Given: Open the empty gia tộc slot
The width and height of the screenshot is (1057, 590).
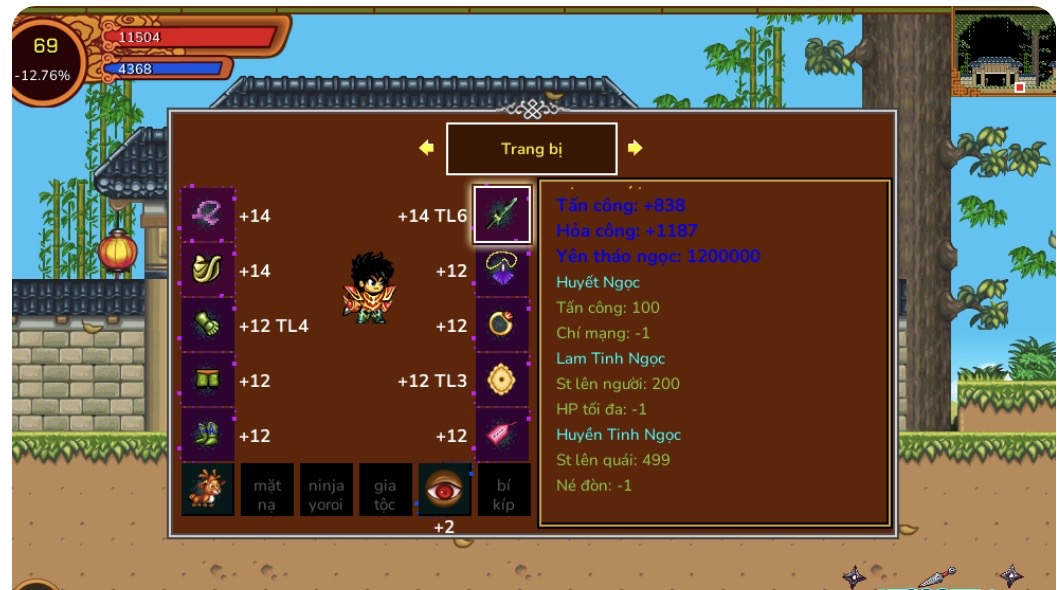Looking at the screenshot, I should coord(385,490).
